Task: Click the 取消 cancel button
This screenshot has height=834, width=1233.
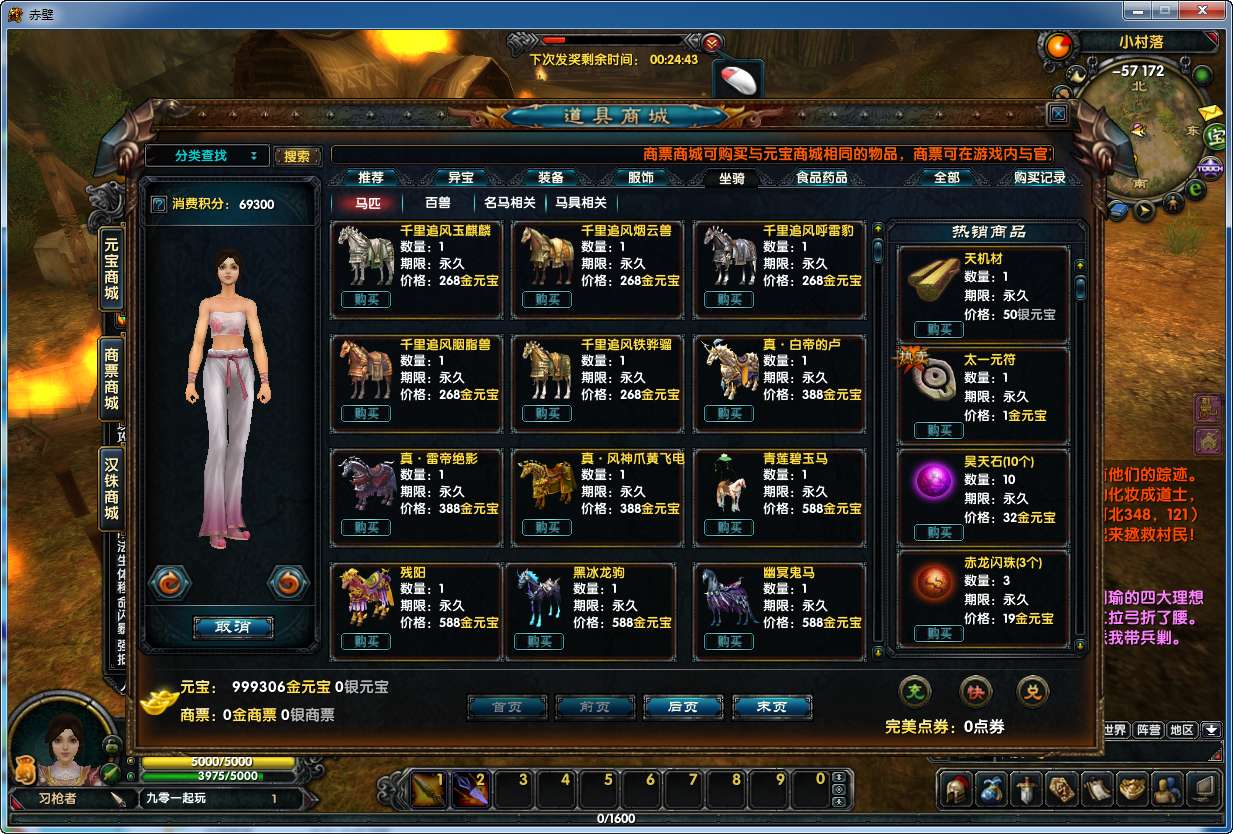Action: click(232, 627)
